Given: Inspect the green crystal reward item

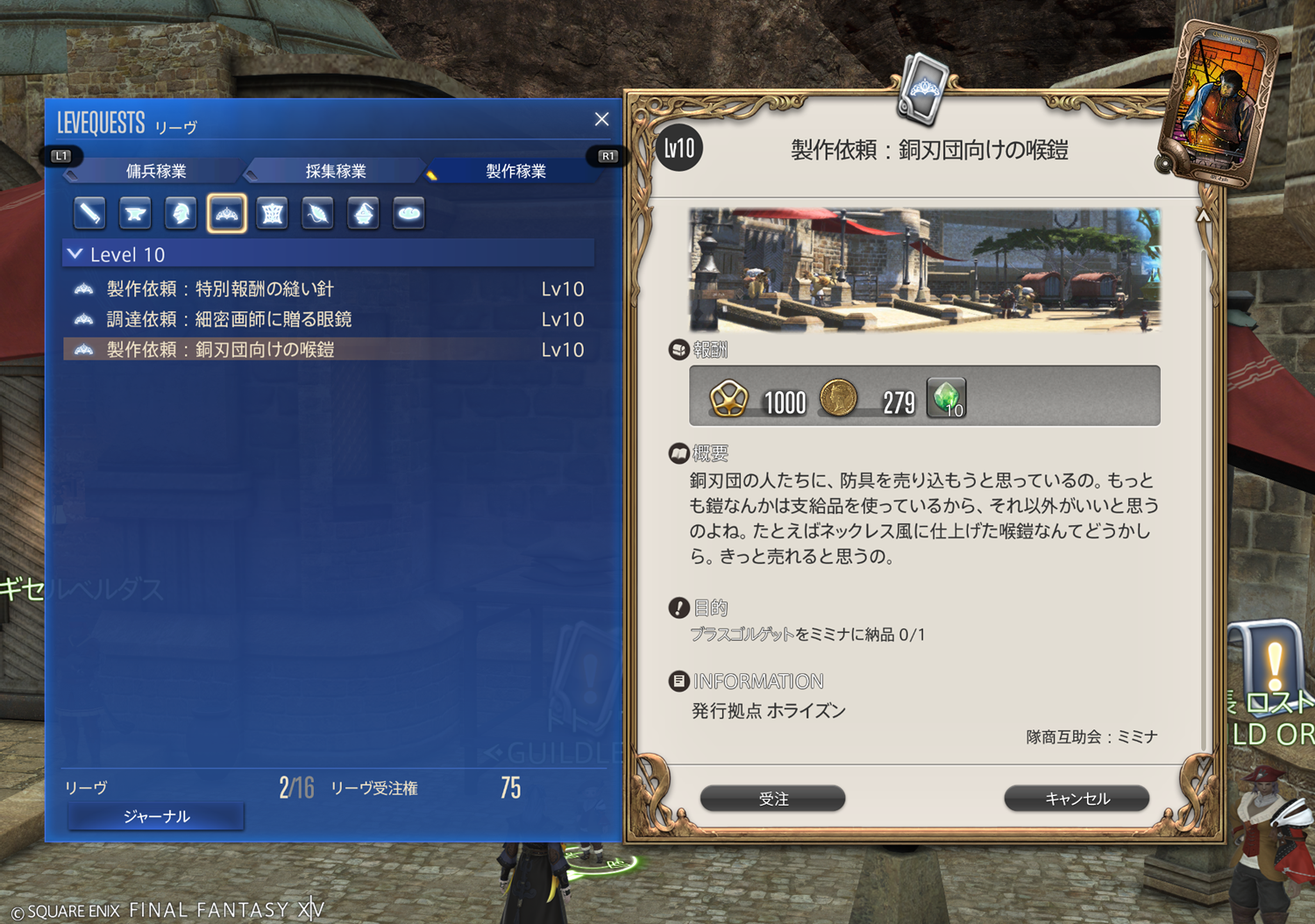Looking at the screenshot, I should click(x=947, y=398).
